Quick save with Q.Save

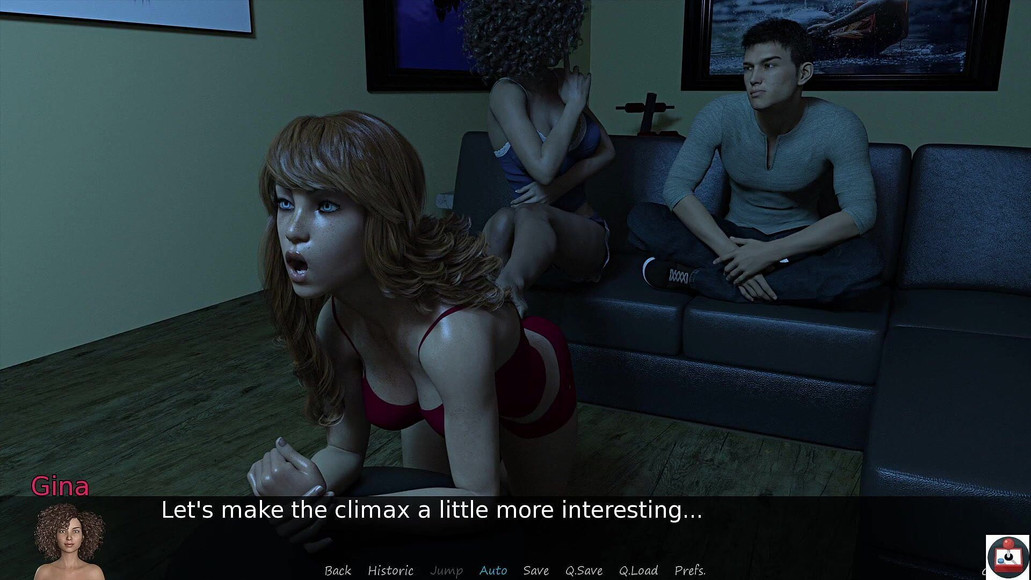tap(584, 570)
